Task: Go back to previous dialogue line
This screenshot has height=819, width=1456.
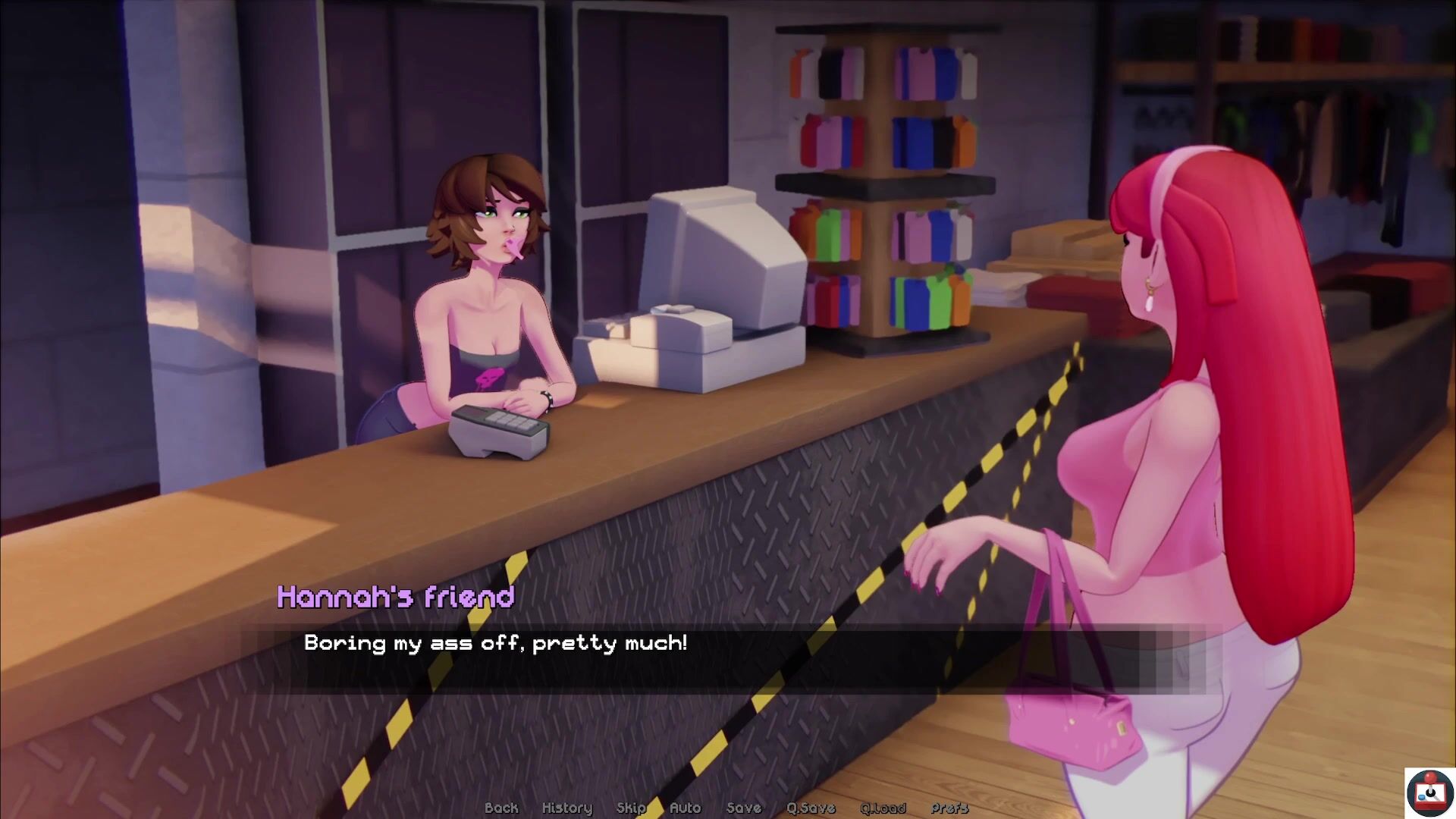Action: click(x=501, y=808)
